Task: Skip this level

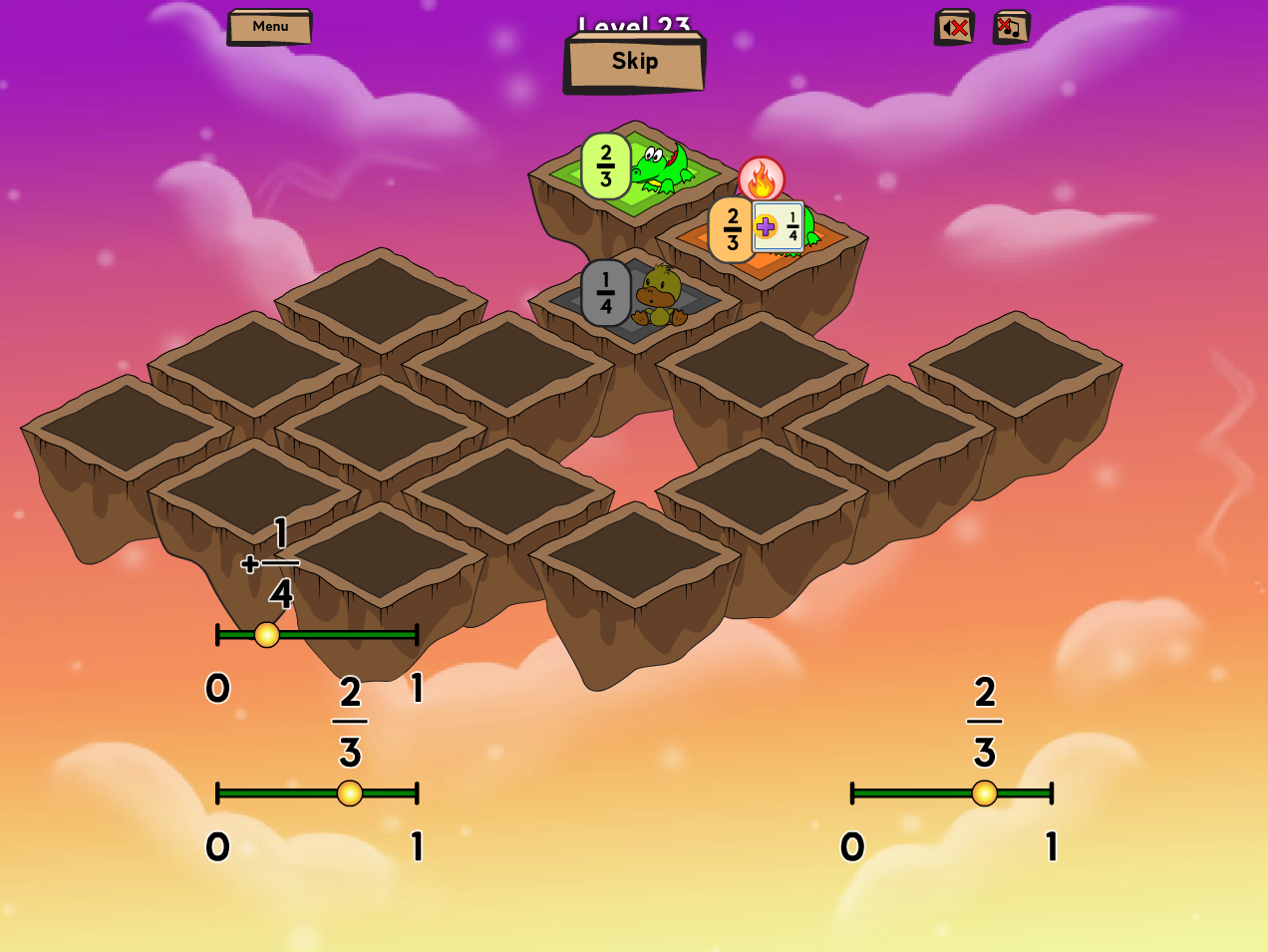Action: pyautogui.click(x=635, y=62)
